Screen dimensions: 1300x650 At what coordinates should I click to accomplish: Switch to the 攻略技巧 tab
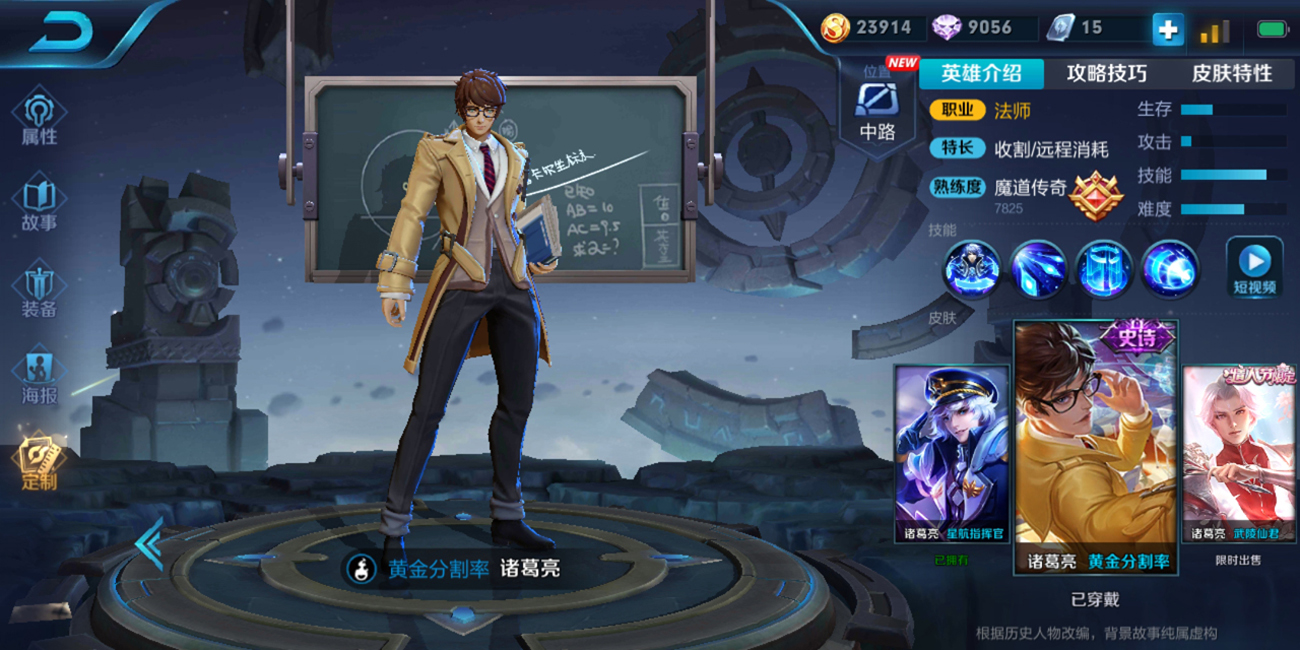pos(1106,74)
